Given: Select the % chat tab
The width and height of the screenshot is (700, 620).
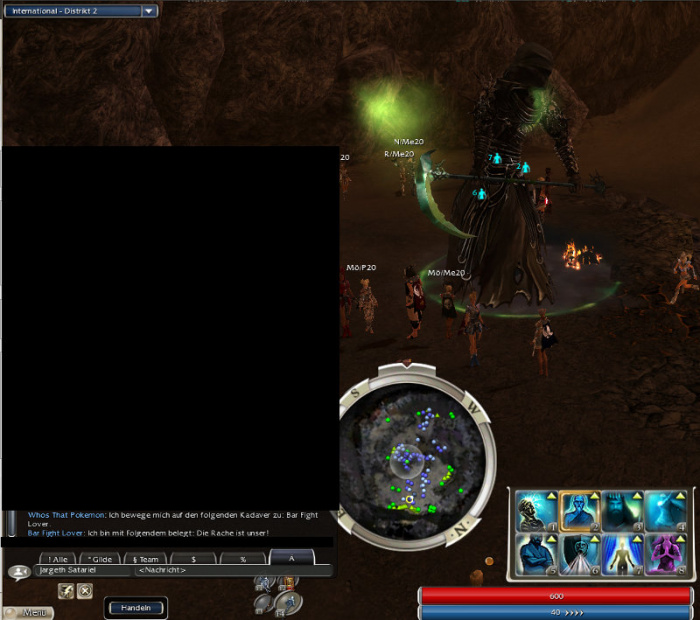Looking at the screenshot, I should click(242, 559).
